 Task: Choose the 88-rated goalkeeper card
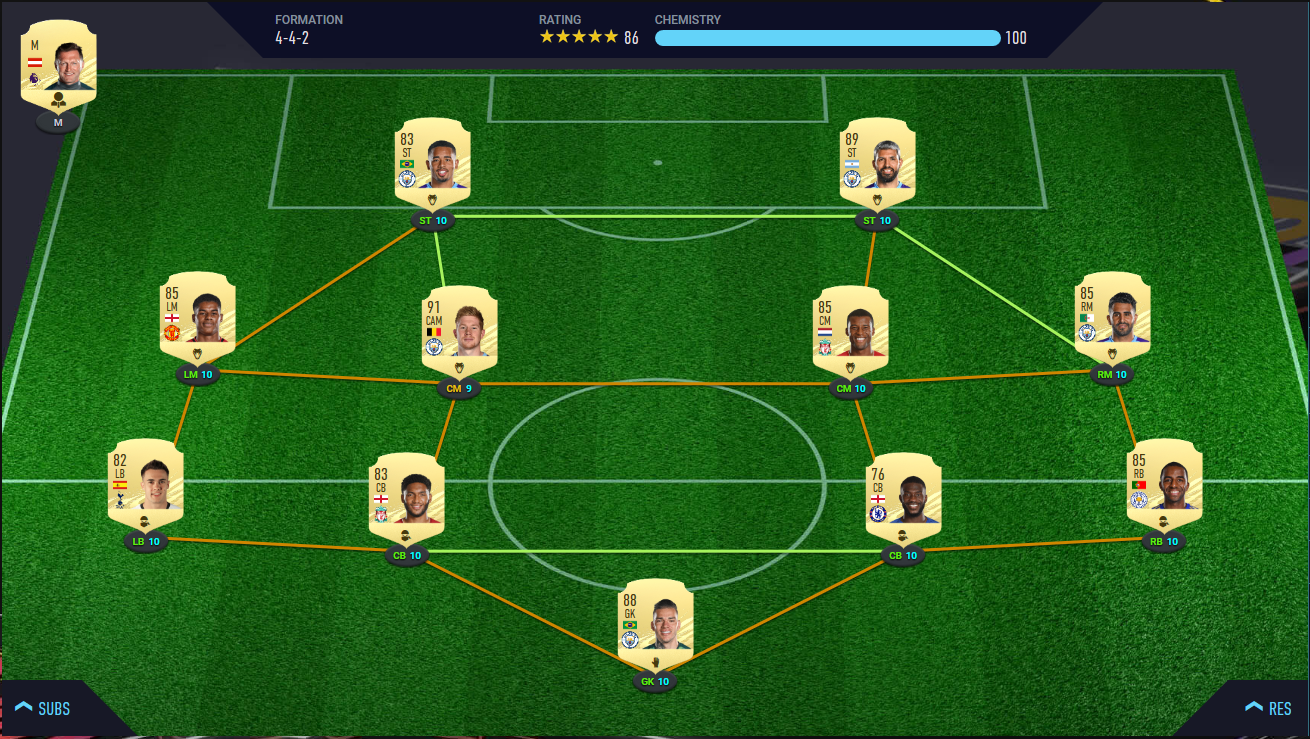point(655,624)
